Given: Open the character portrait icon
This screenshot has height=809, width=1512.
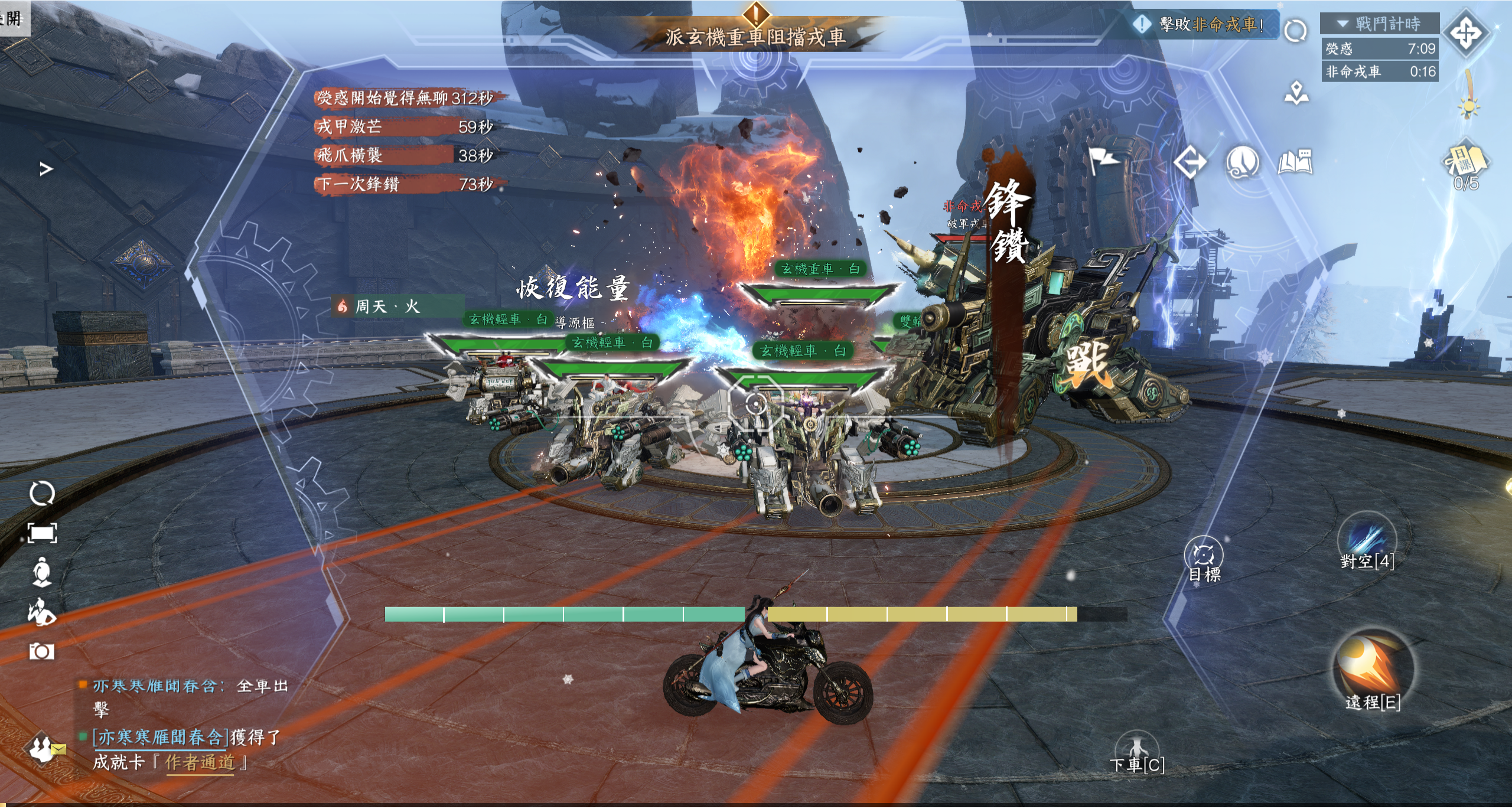Looking at the screenshot, I should [42, 572].
